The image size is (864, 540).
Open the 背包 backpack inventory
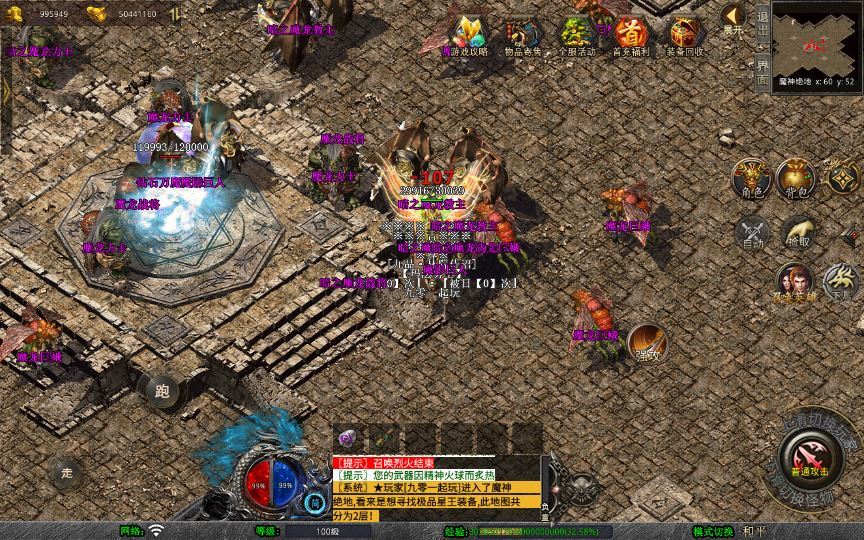[x=797, y=177]
